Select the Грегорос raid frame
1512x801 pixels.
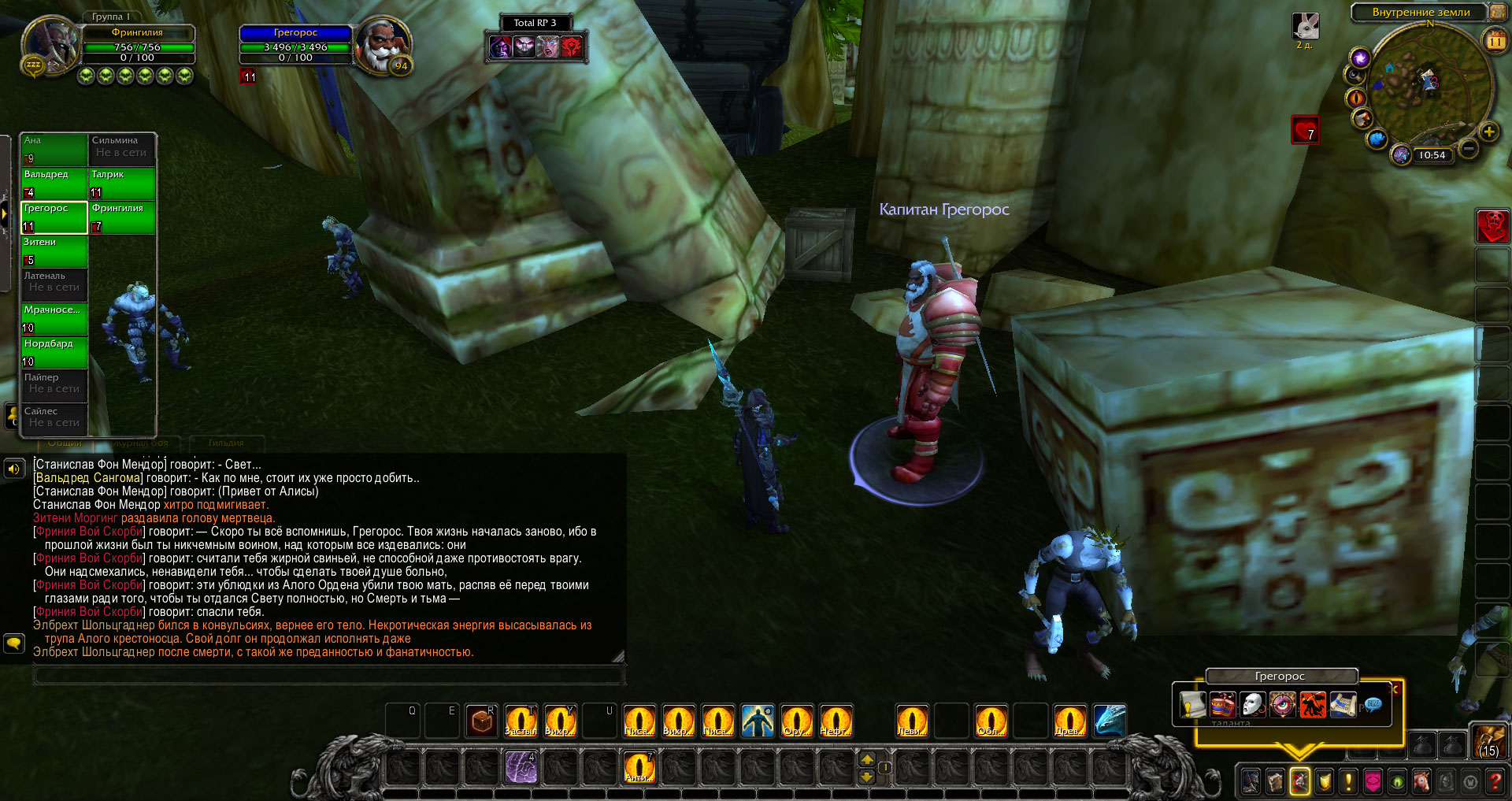tap(54, 217)
